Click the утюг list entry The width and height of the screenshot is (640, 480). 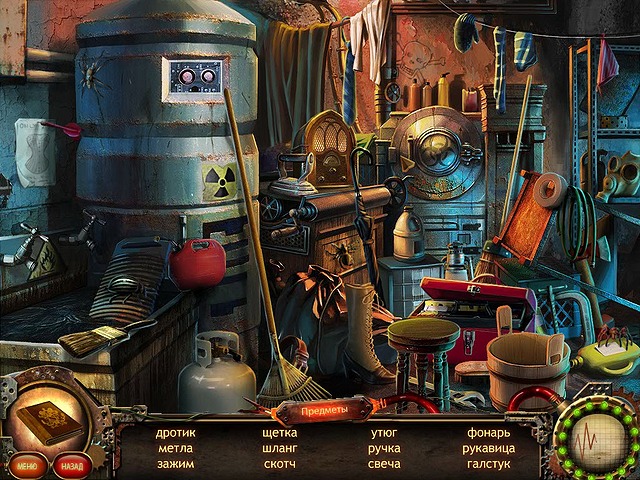tap(384, 433)
